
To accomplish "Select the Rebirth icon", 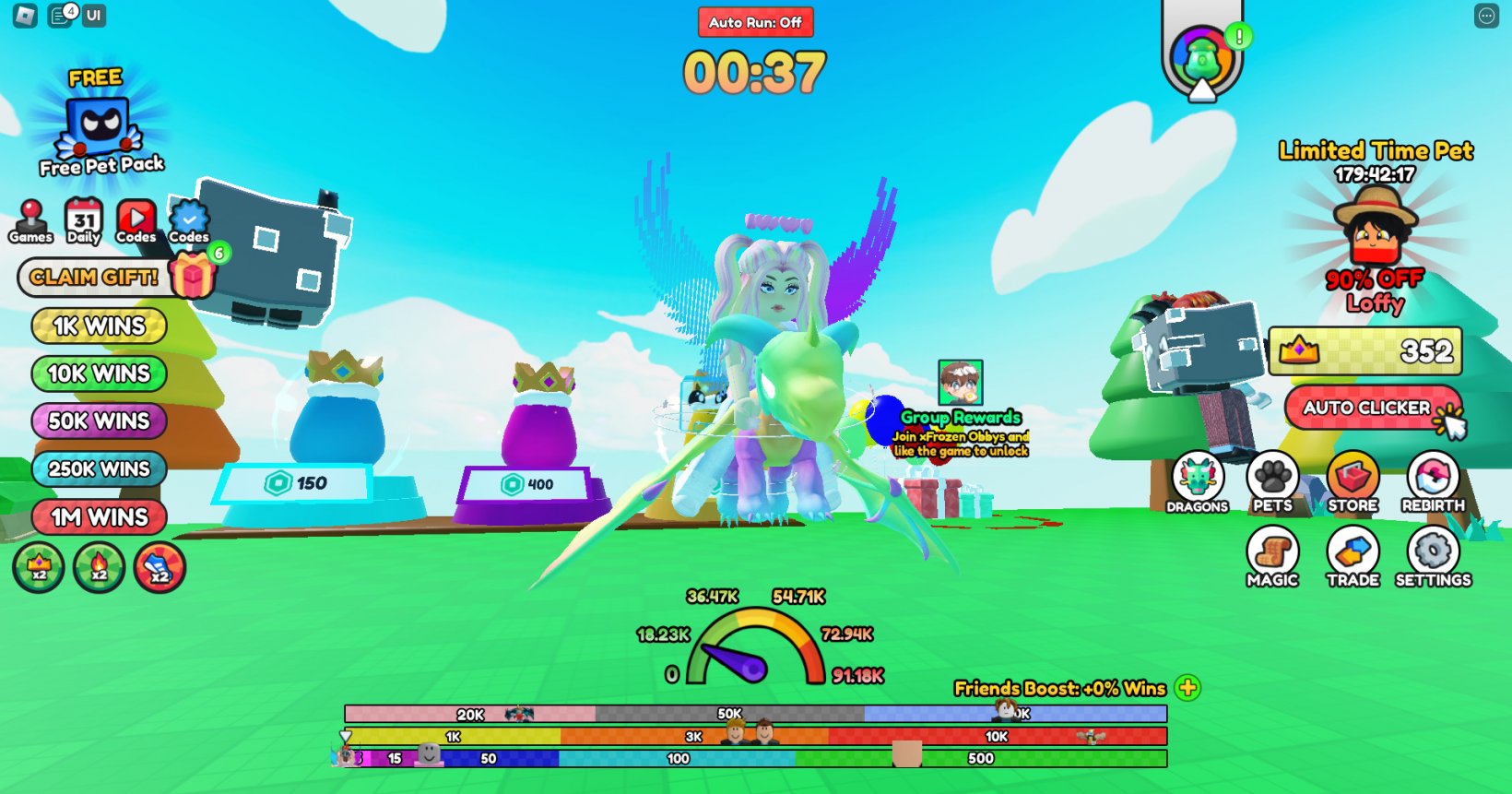I will (x=1432, y=475).
